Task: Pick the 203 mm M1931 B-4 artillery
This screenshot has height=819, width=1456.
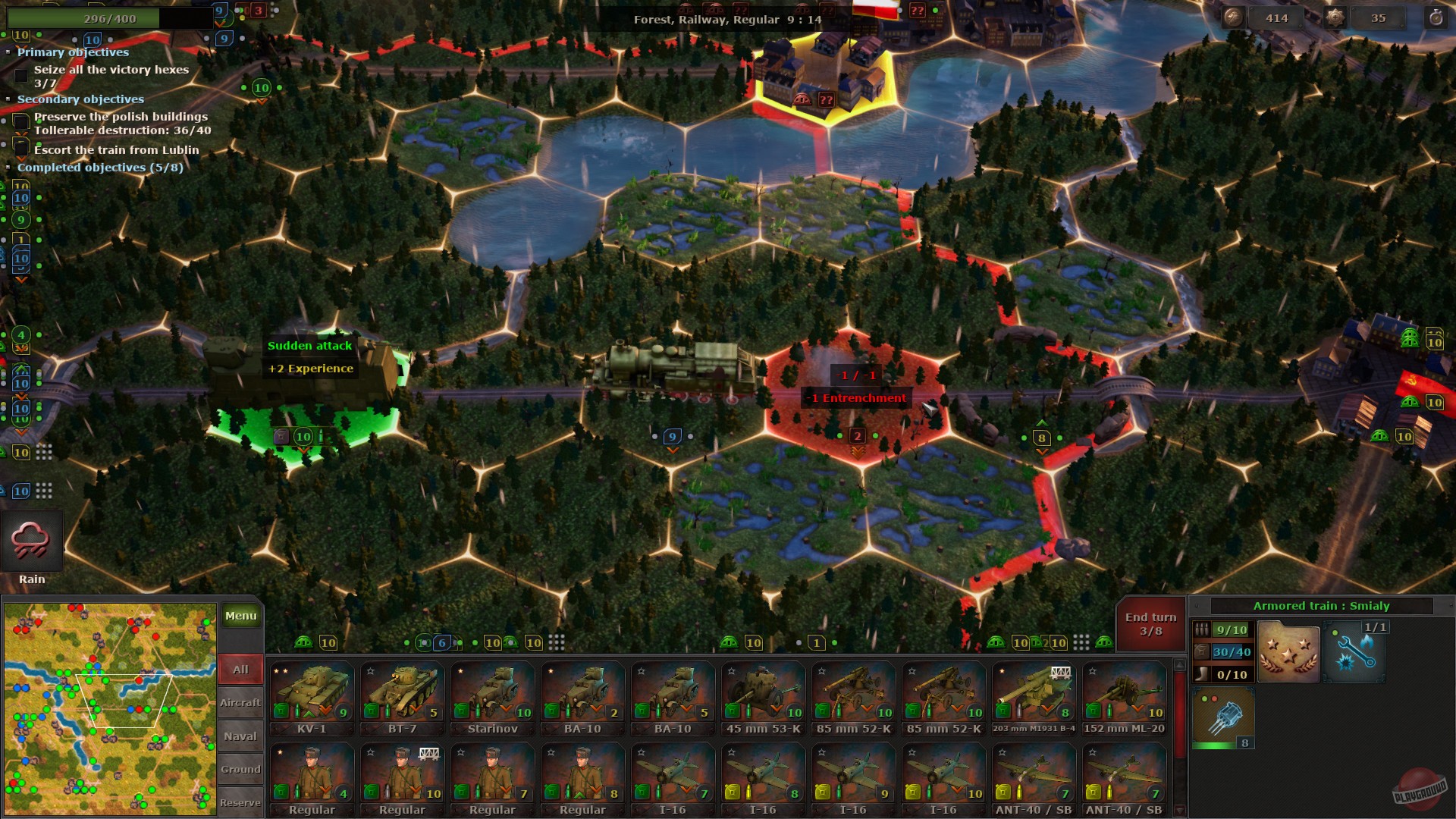Action: click(x=1034, y=690)
